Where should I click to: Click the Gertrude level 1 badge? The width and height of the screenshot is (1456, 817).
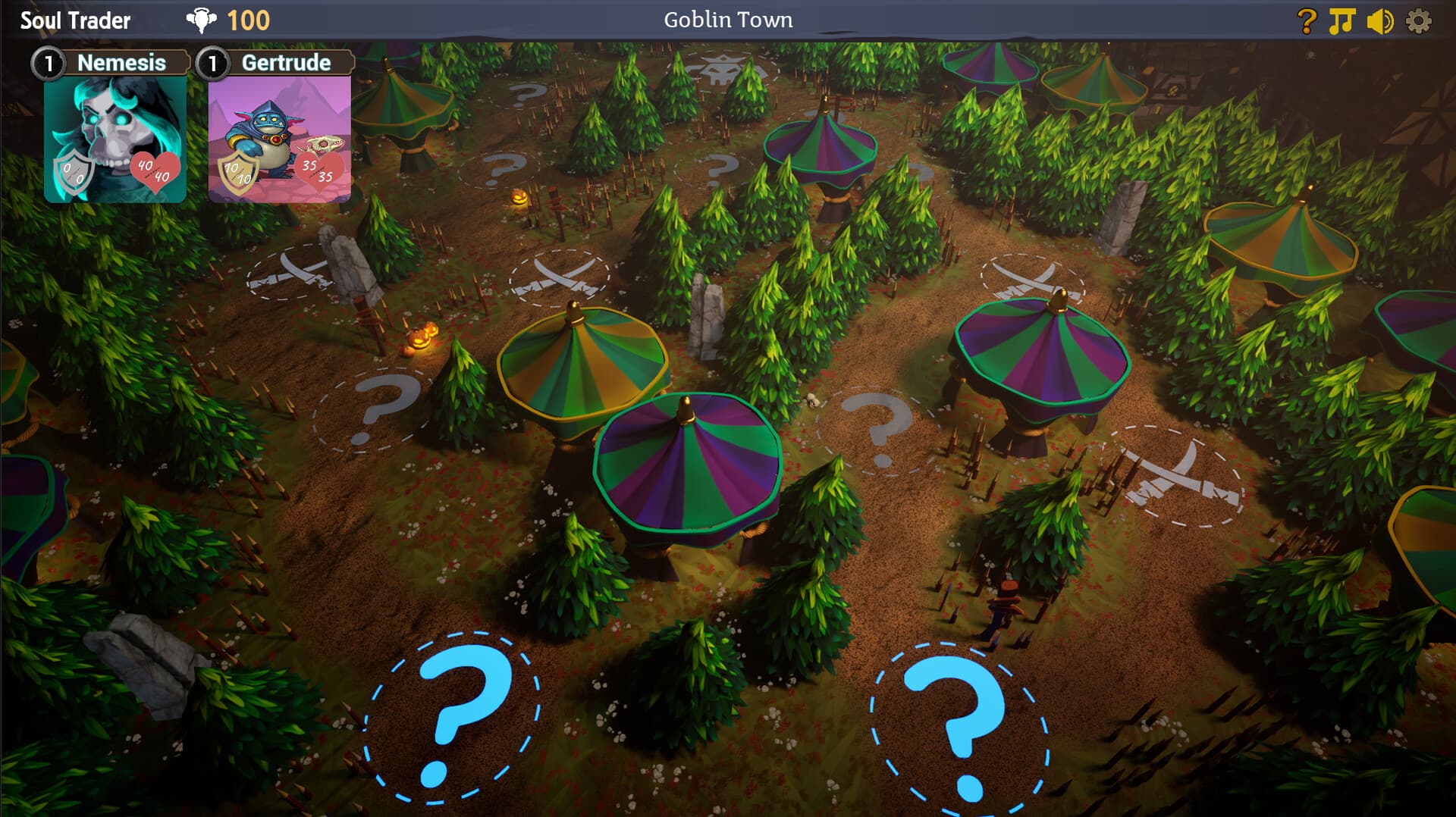[x=214, y=64]
